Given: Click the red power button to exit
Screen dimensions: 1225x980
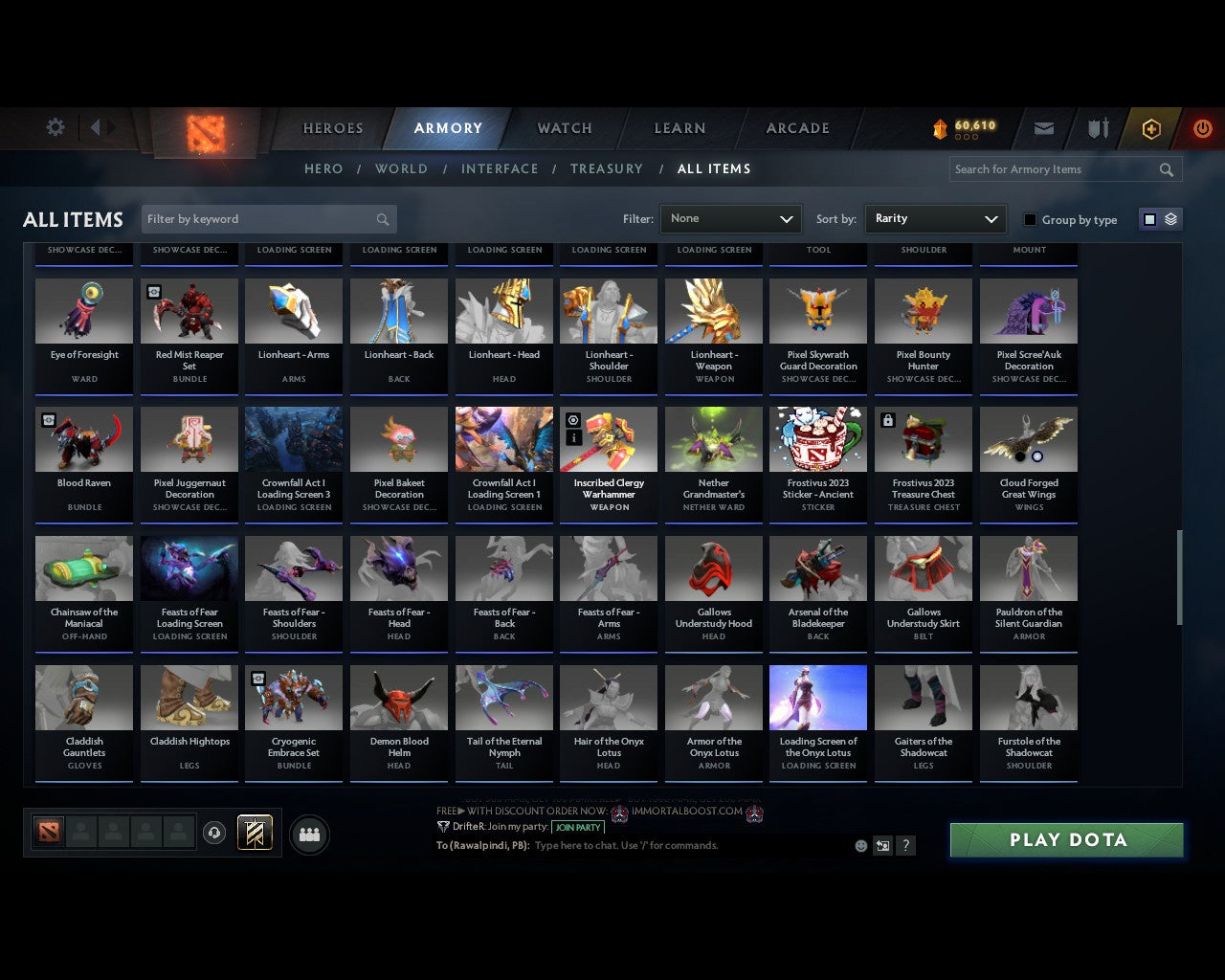Looking at the screenshot, I should coord(1202,128).
